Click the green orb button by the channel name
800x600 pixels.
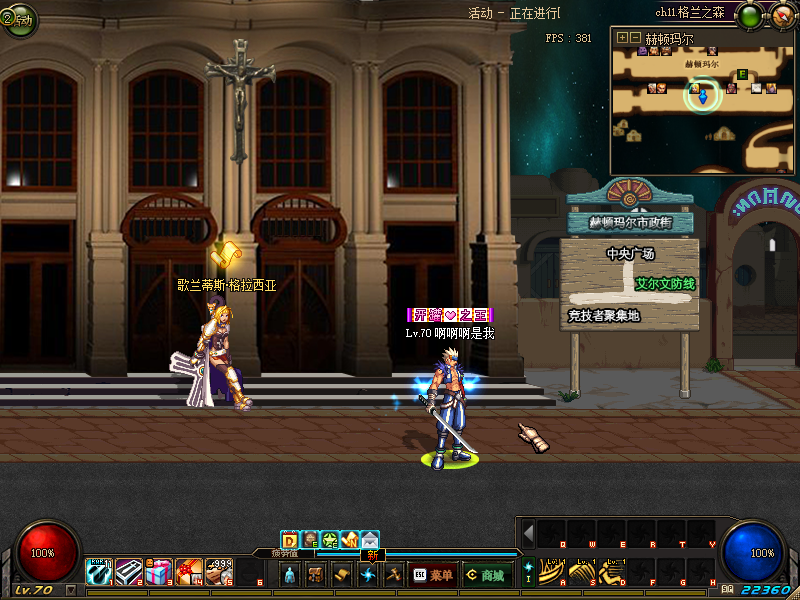click(749, 14)
